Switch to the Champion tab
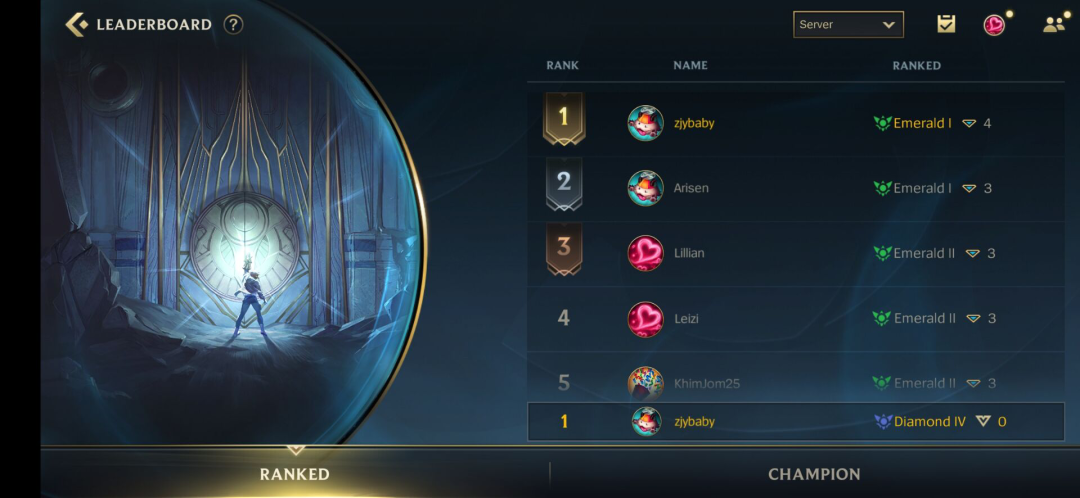 click(814, 474)
